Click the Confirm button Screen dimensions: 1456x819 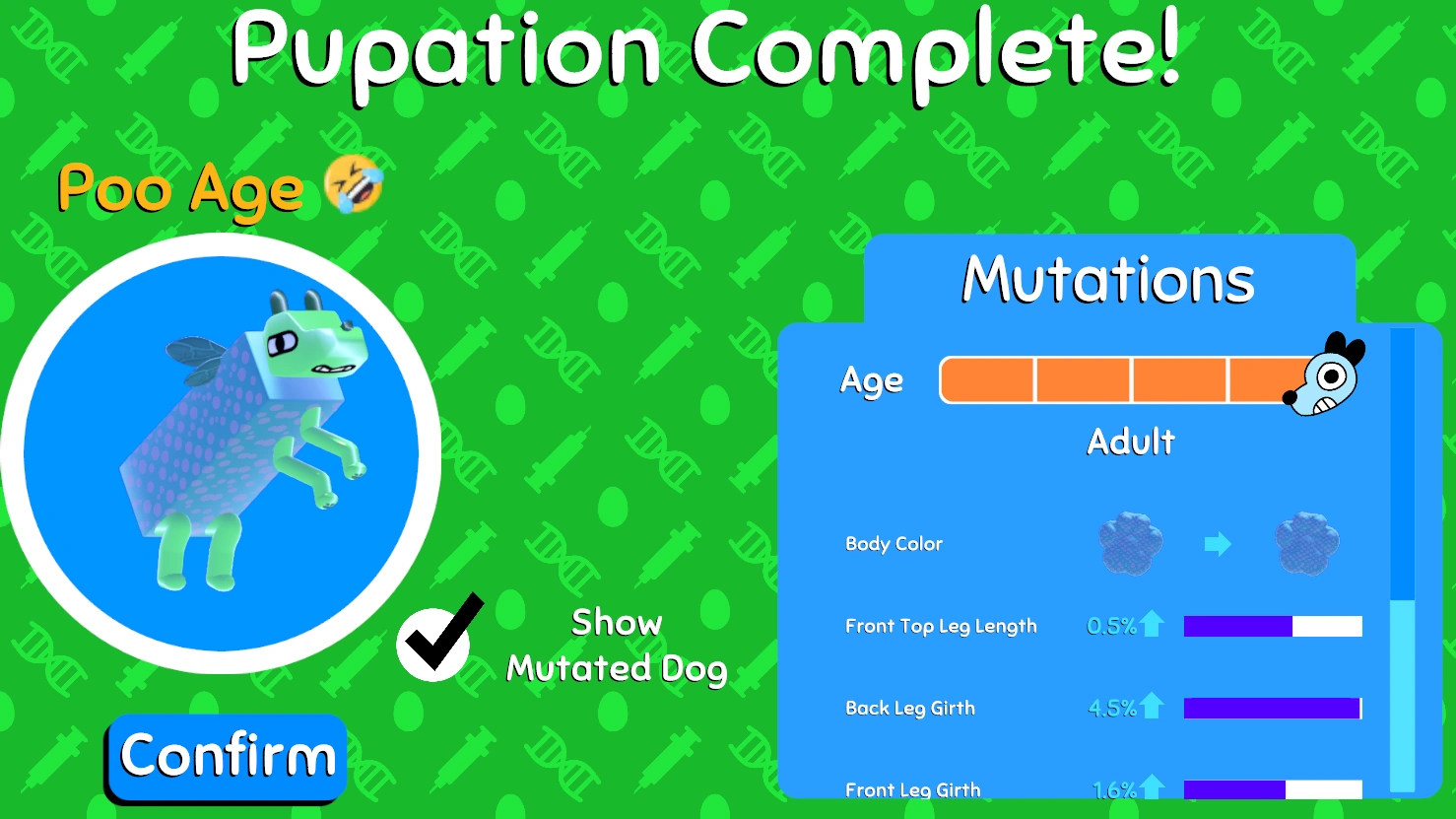pyautogui.click(x=226, y=756)
